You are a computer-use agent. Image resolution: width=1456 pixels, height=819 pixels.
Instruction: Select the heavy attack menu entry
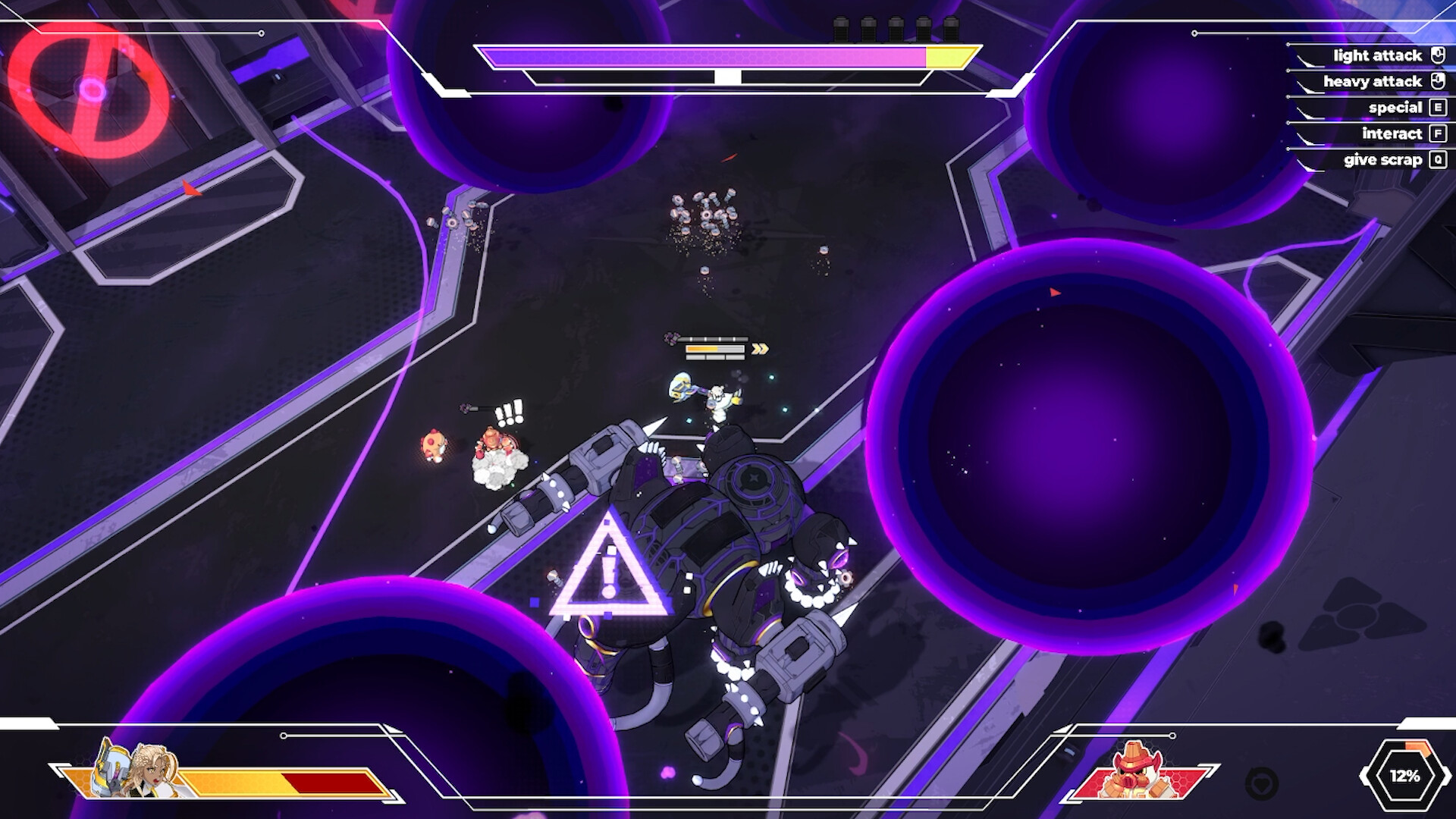(x=1371, y=80)
